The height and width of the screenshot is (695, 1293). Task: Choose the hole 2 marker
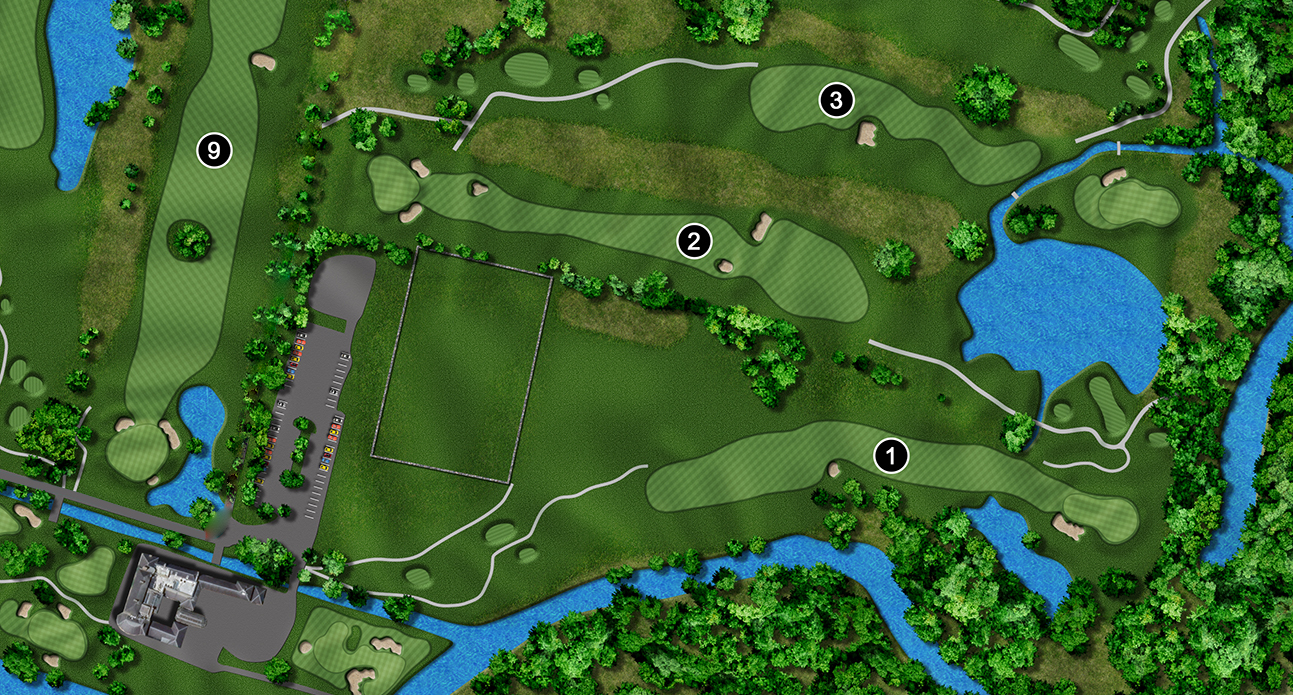(x=693, y=240)
